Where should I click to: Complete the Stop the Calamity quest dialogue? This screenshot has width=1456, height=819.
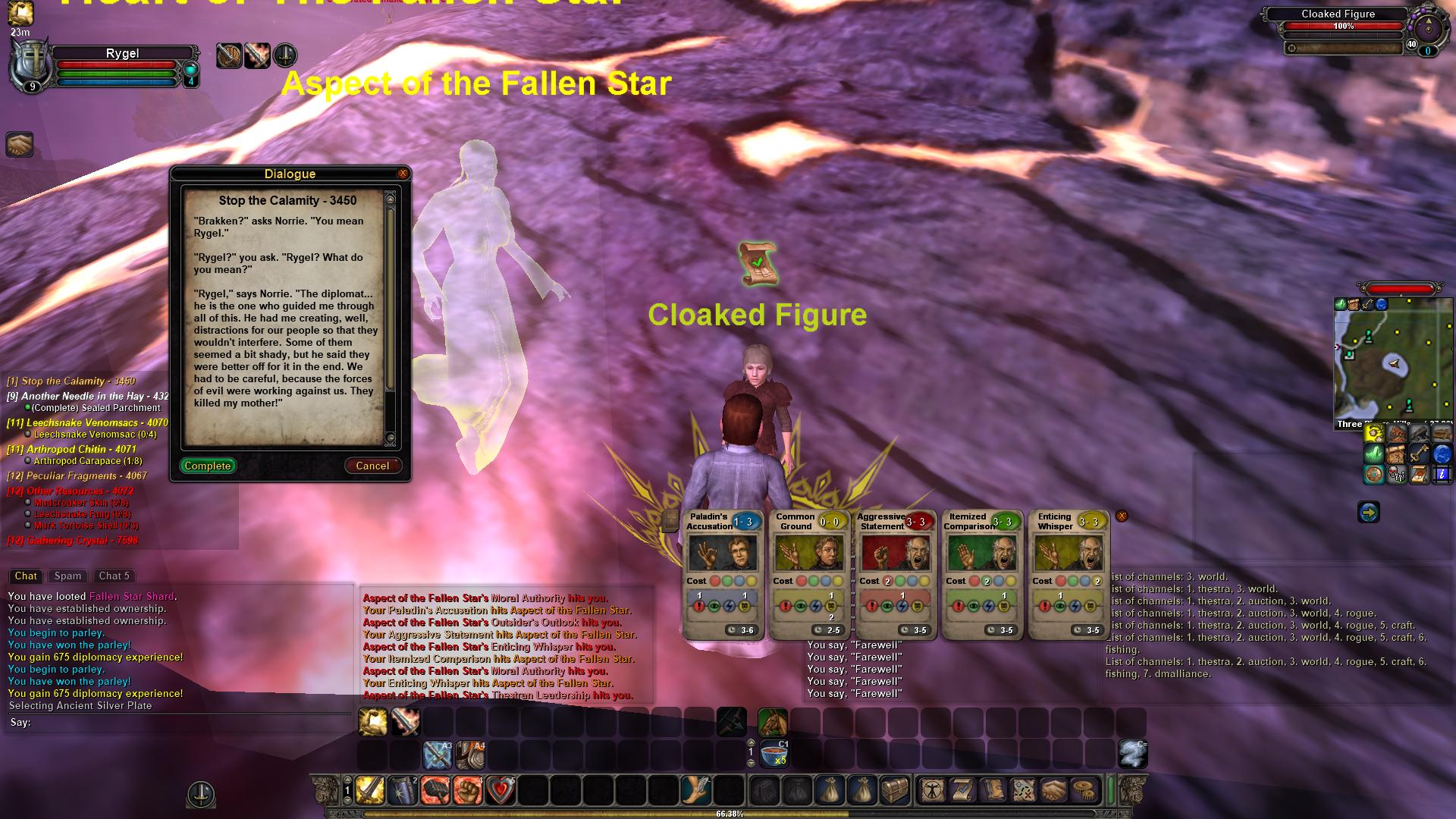click(208, 466)
